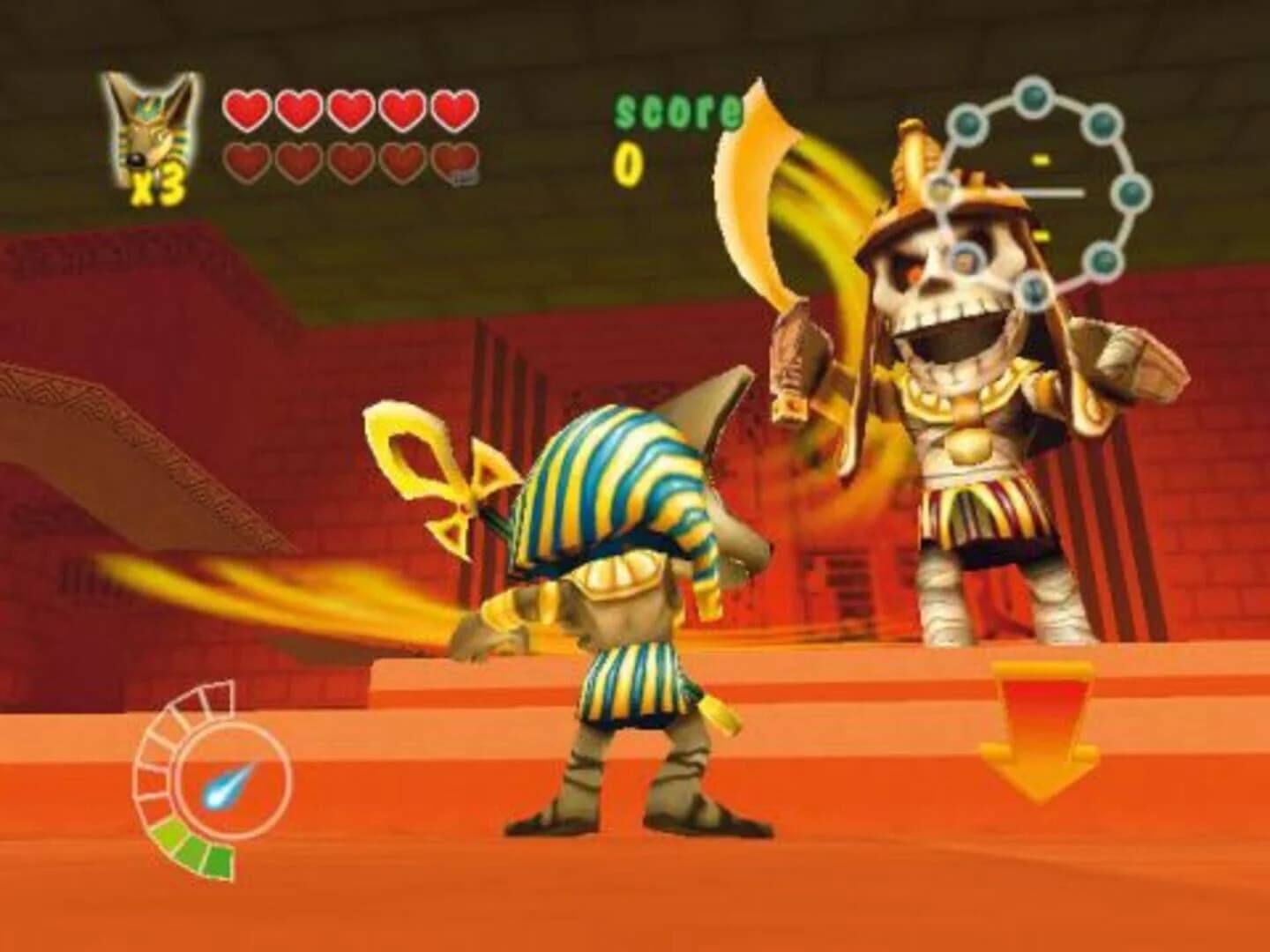Click the yellow score value of 0
Screen dimensions: 1270x952
coord(628,159)
